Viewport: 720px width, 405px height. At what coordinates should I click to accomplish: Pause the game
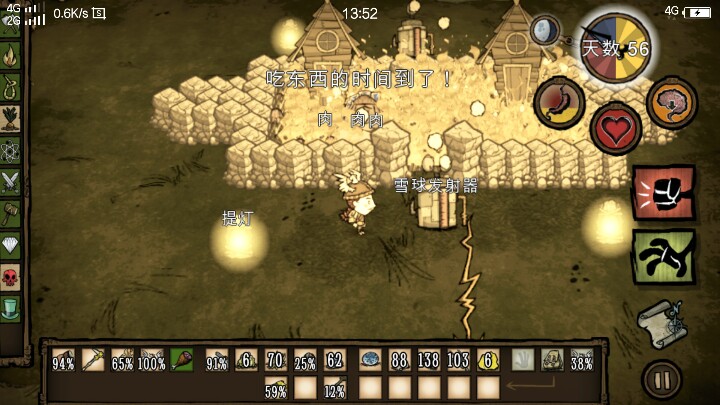(661, 380)
